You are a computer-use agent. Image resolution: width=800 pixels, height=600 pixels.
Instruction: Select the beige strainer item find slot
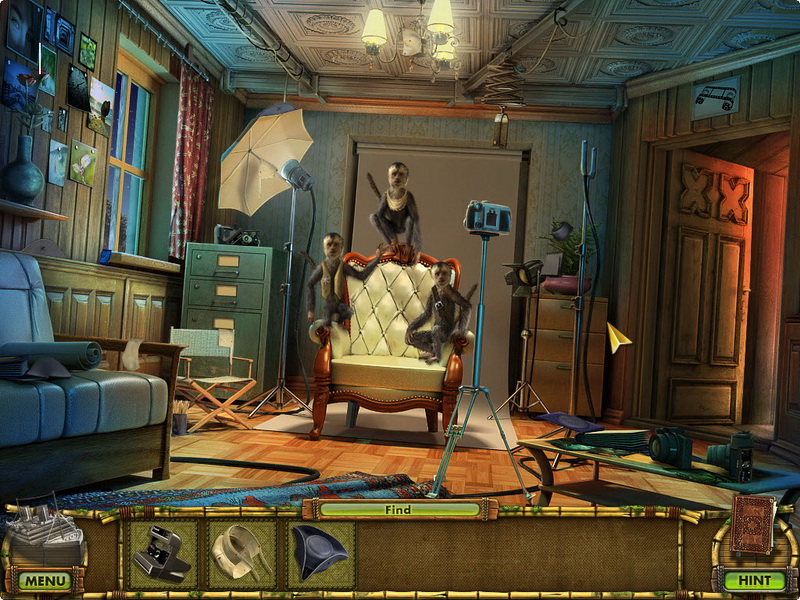click(242, 553)
